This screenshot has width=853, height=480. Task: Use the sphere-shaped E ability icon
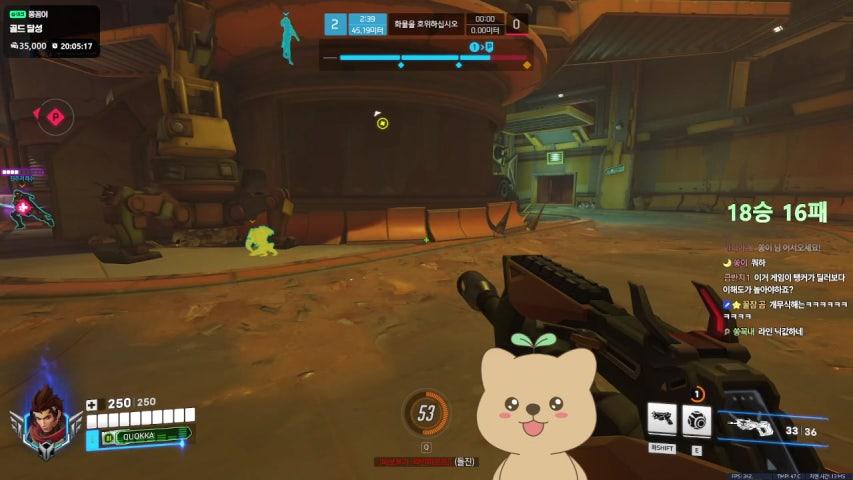coord(696,421)
